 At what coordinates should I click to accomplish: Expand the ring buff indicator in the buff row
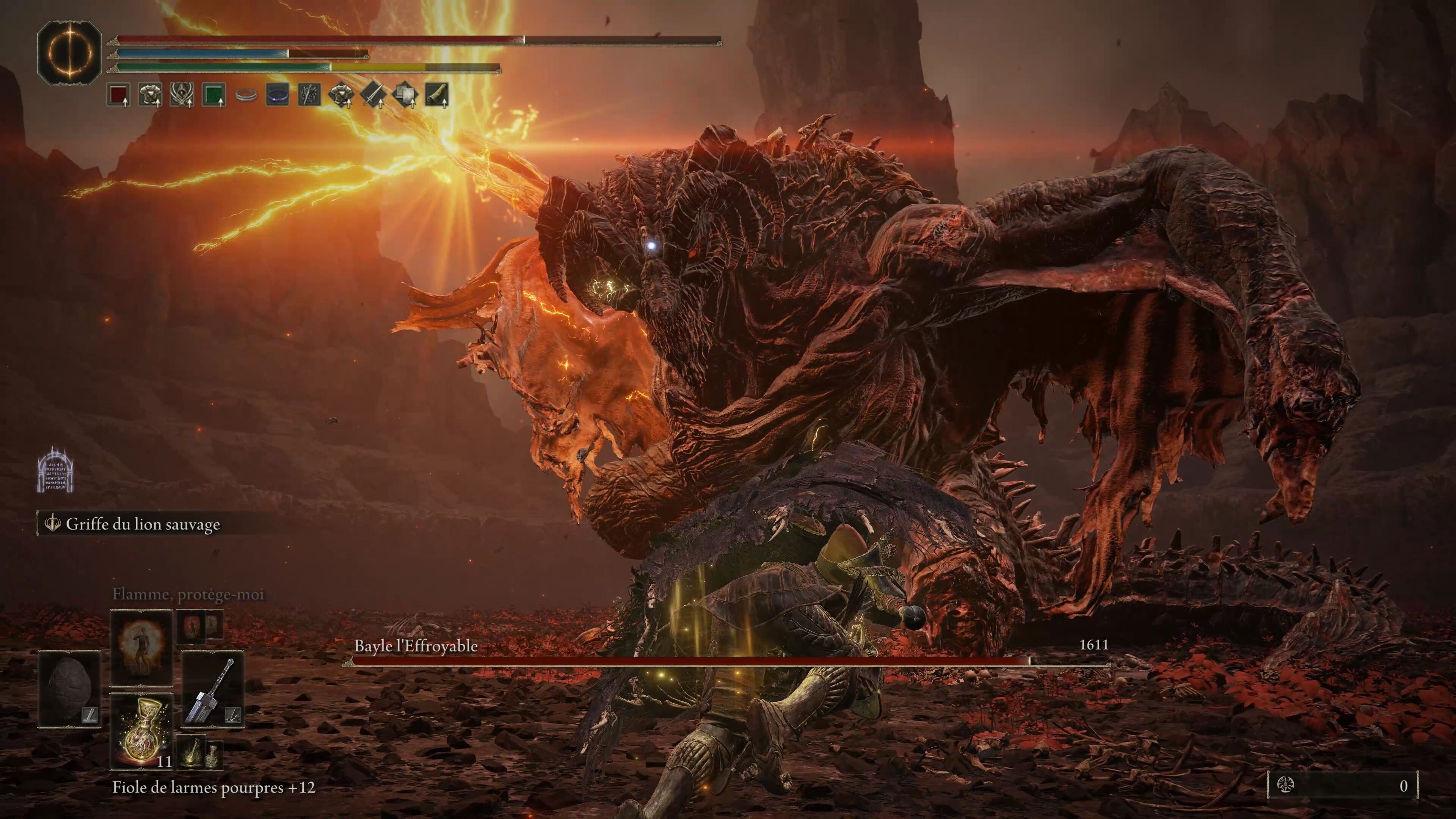click(x=246, y=96)
